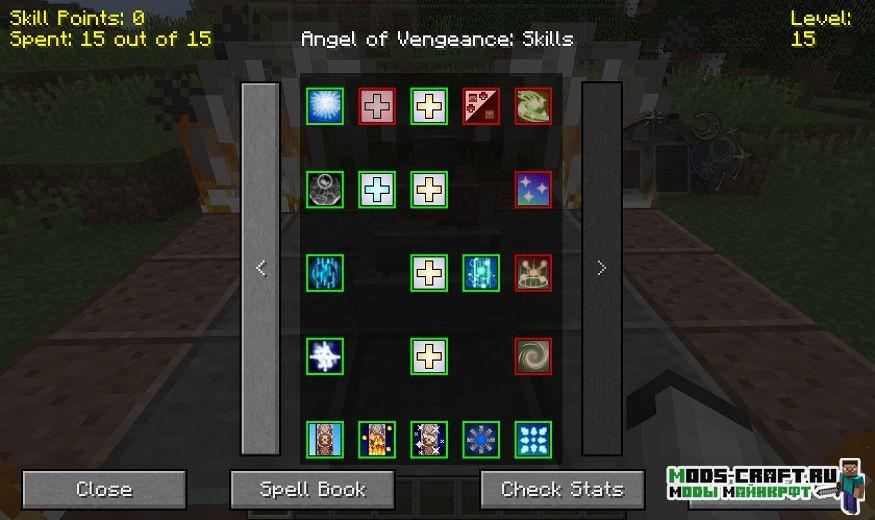Select the blue starburst skill icon
875x520 pixels.
point(325,106)
